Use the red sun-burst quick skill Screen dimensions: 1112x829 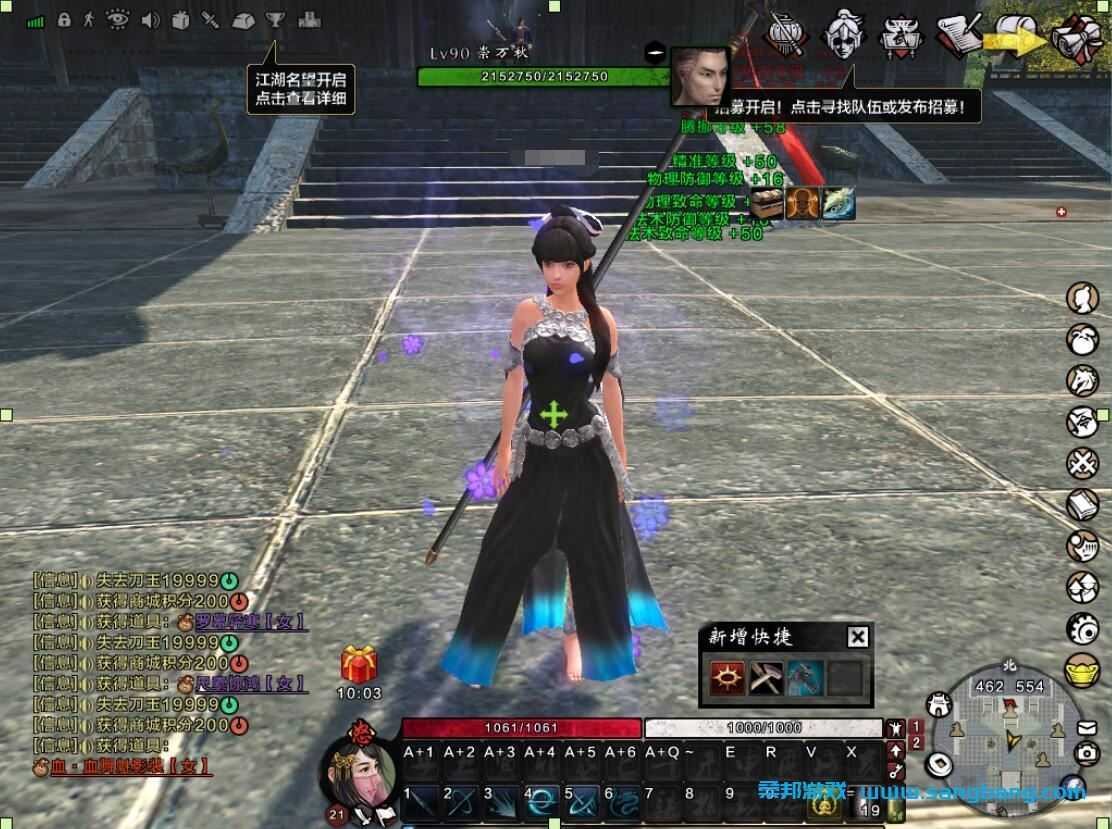(x=726, y=678)
